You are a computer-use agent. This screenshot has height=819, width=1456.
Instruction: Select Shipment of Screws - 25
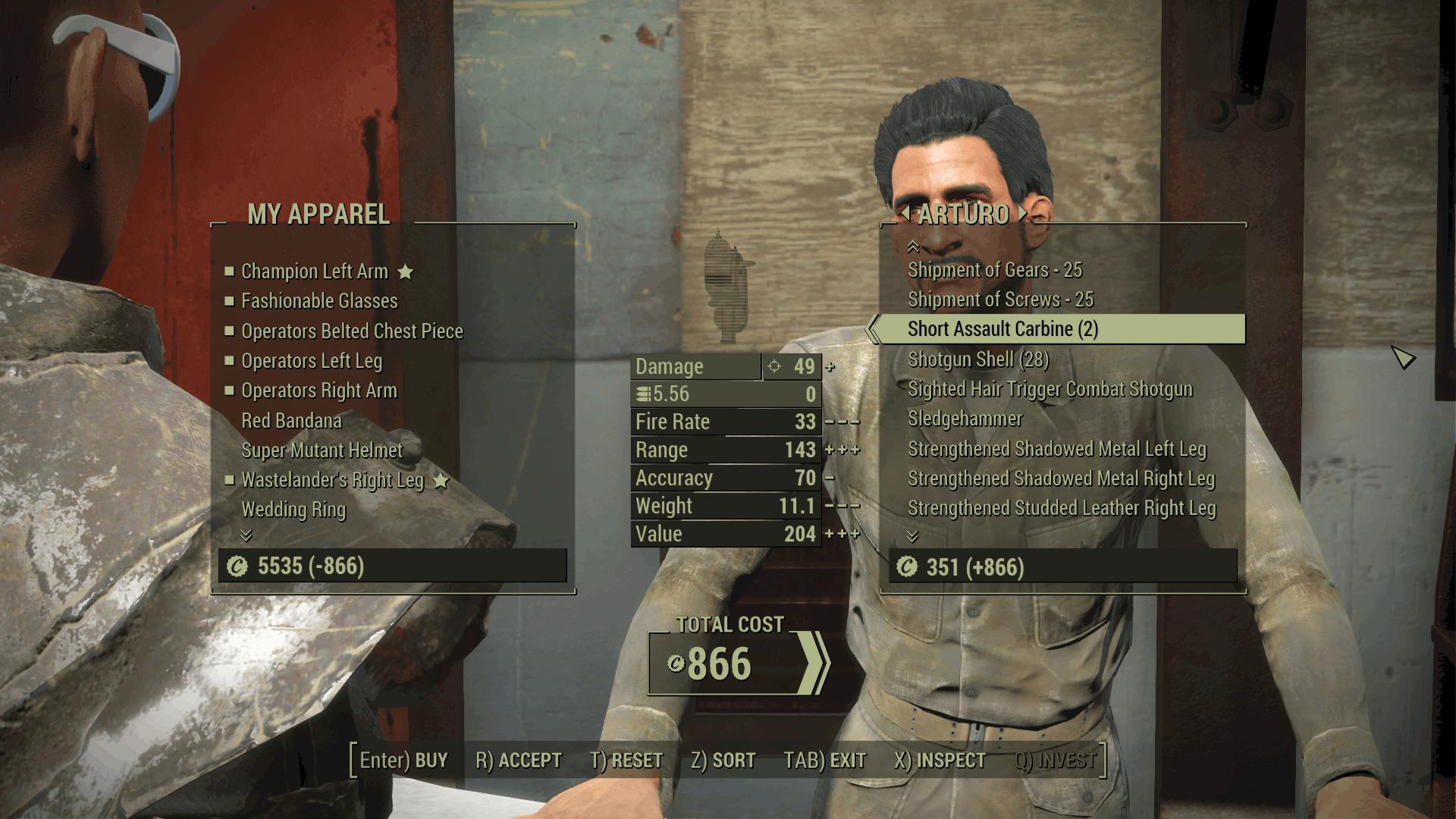[x=1000, y=300]
